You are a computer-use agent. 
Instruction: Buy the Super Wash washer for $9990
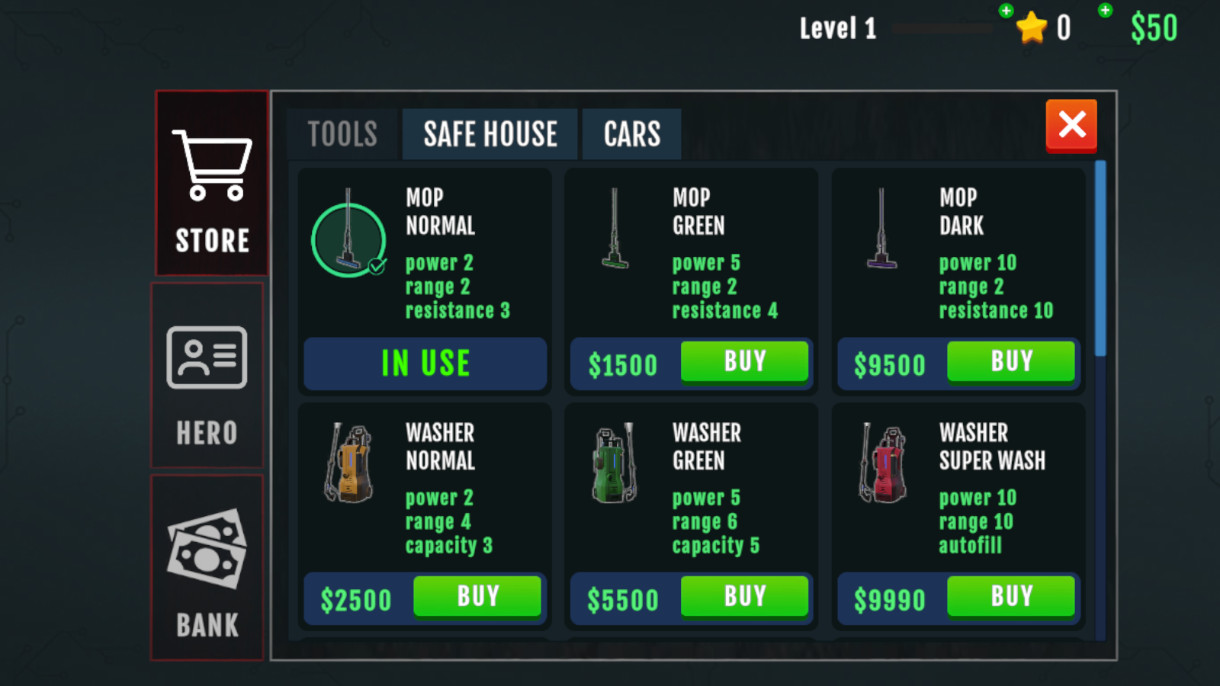pyautogui.click(x=1011, y=597)
